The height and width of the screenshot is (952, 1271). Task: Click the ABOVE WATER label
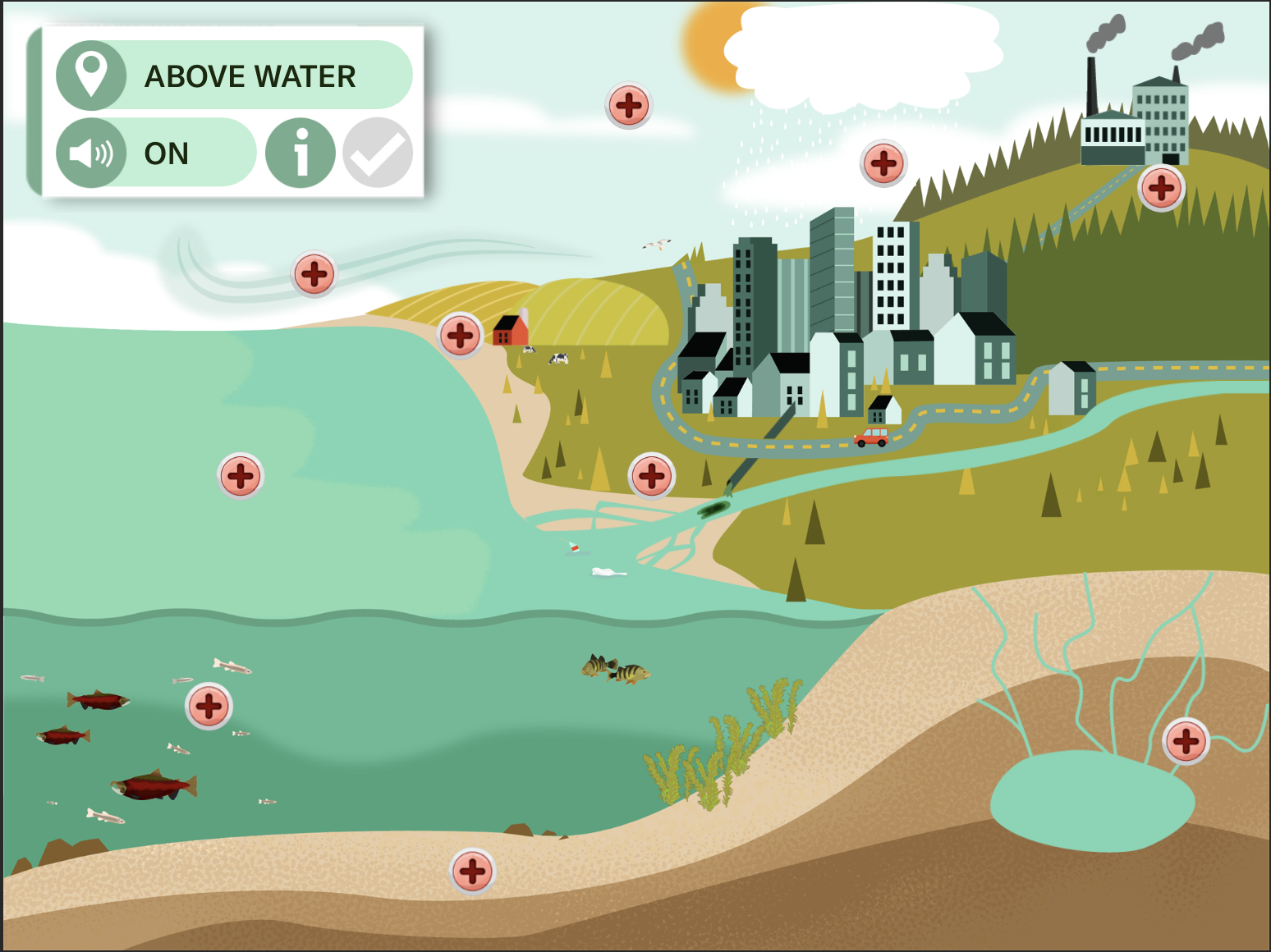click(250, 76)
